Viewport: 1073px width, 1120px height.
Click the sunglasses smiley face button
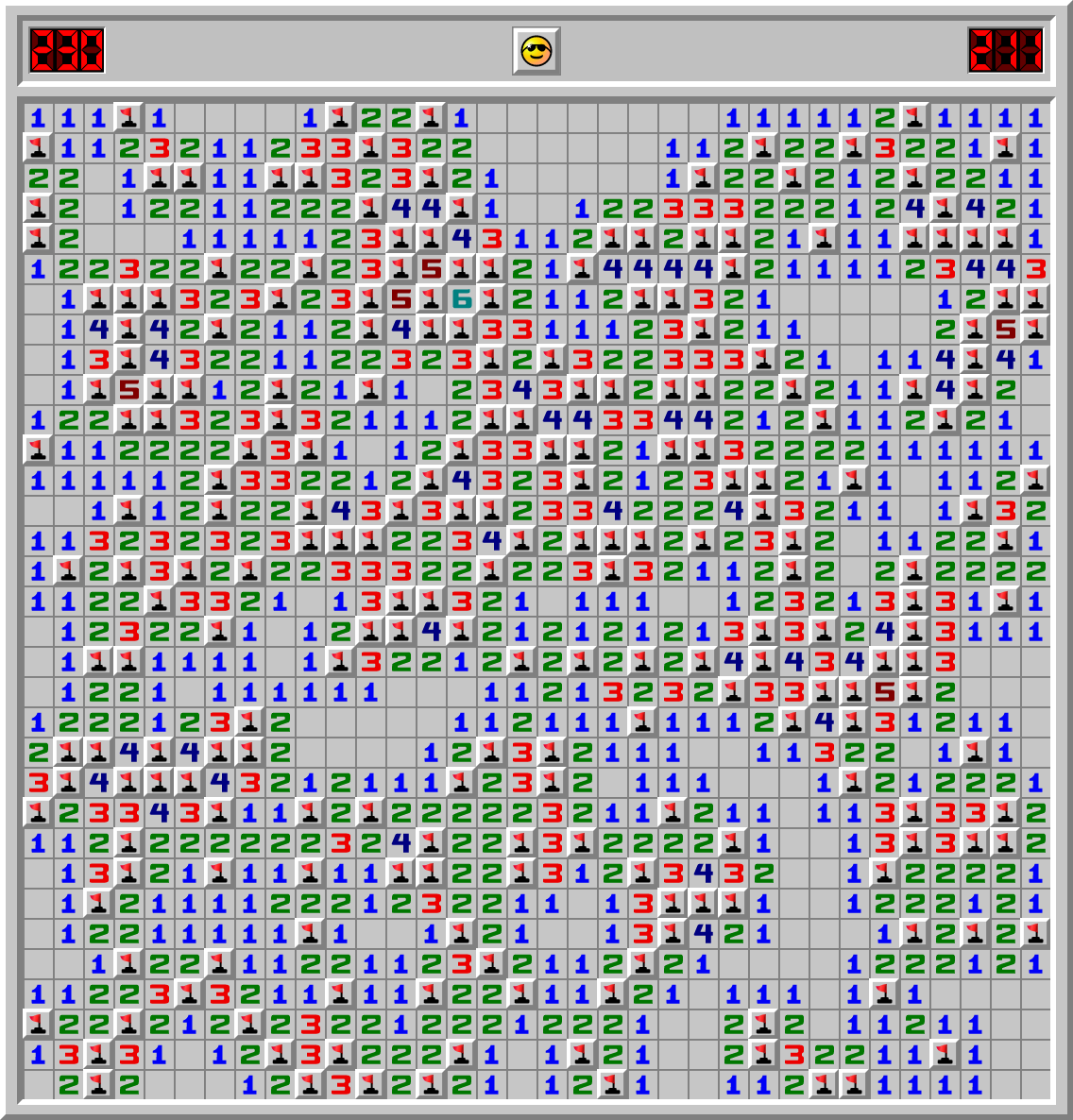tap(536, 51)
